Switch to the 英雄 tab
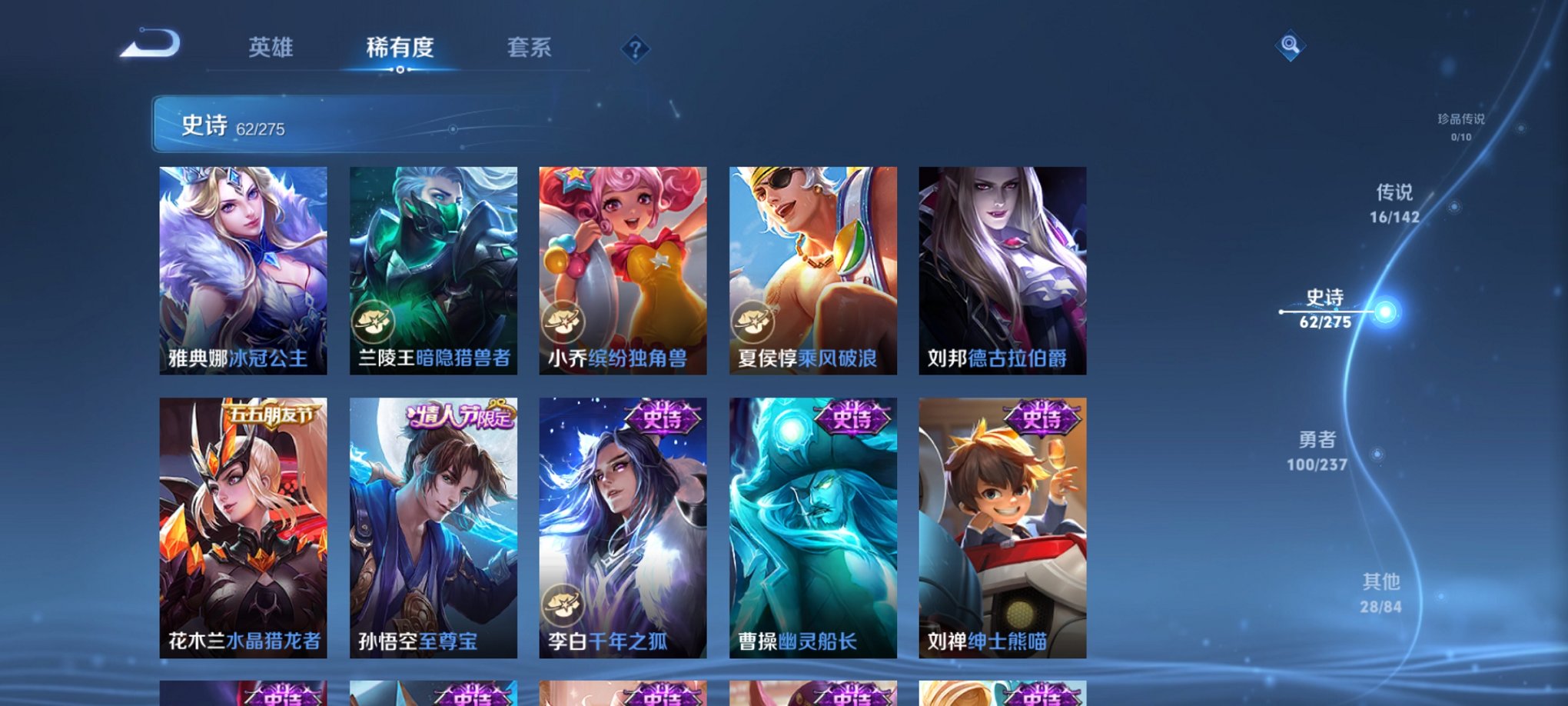Viewport: 1568px width, 706px height. click(x=271, y=48)
